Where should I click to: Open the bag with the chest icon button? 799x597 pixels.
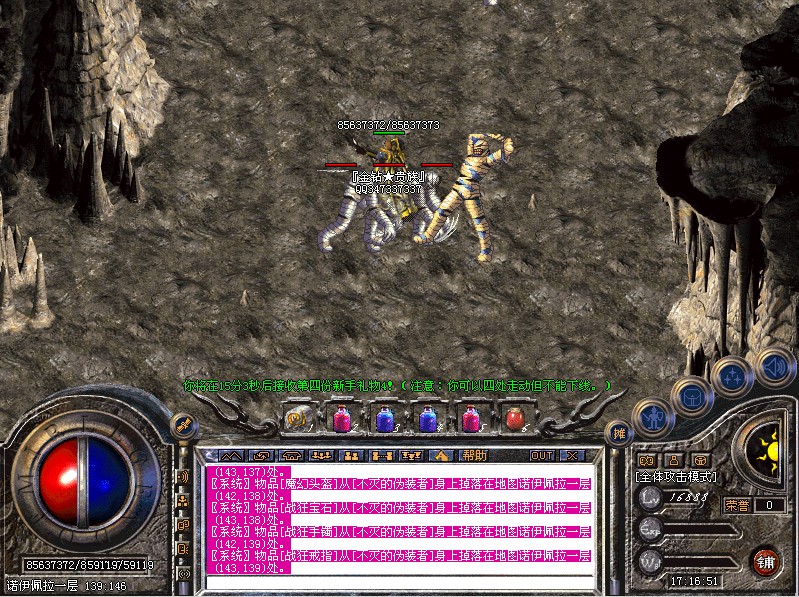click(x=693, y=396)
